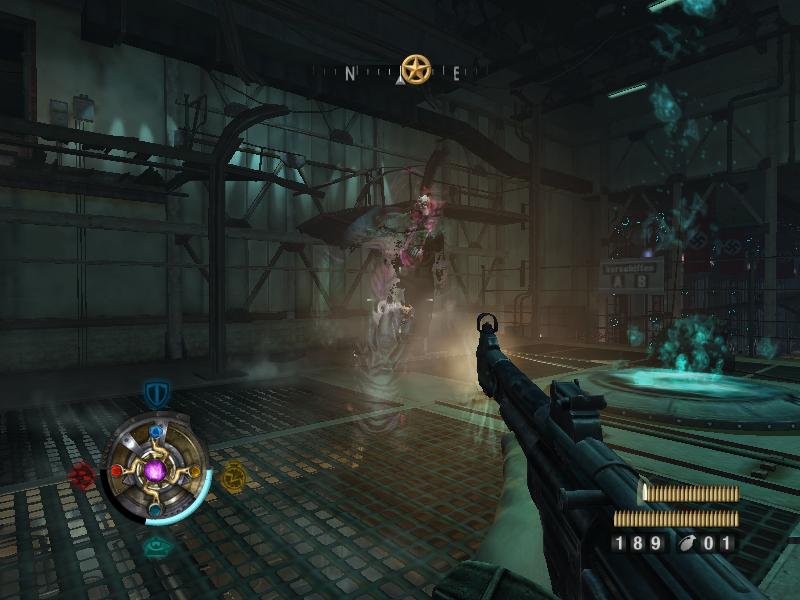Image resolution: width=800 pixels, height=600 pixels.
Task: Select the gold star objective marker on compass
Action: (x=415, y=69)
